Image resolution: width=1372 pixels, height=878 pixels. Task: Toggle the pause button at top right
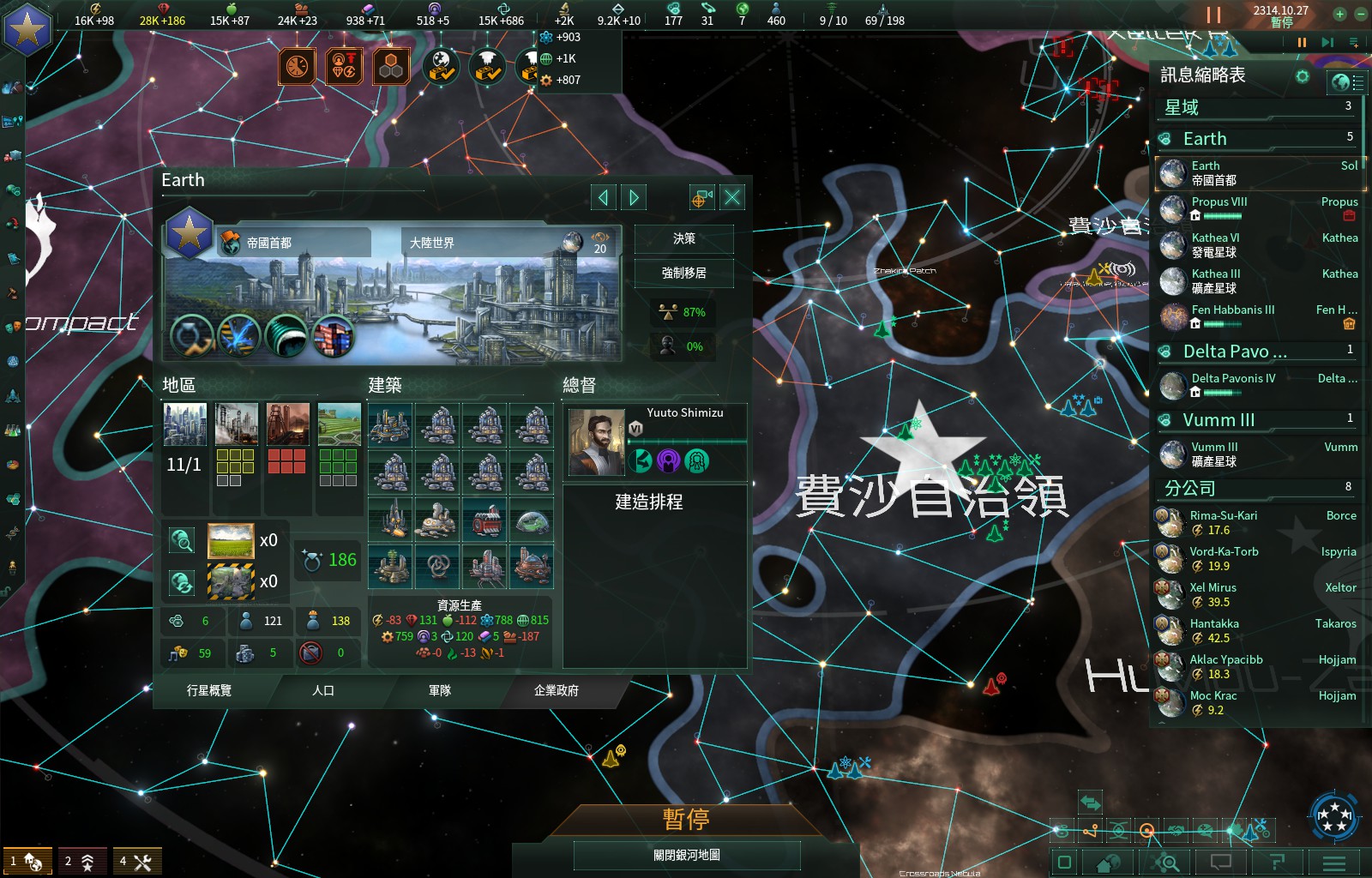1213,15
